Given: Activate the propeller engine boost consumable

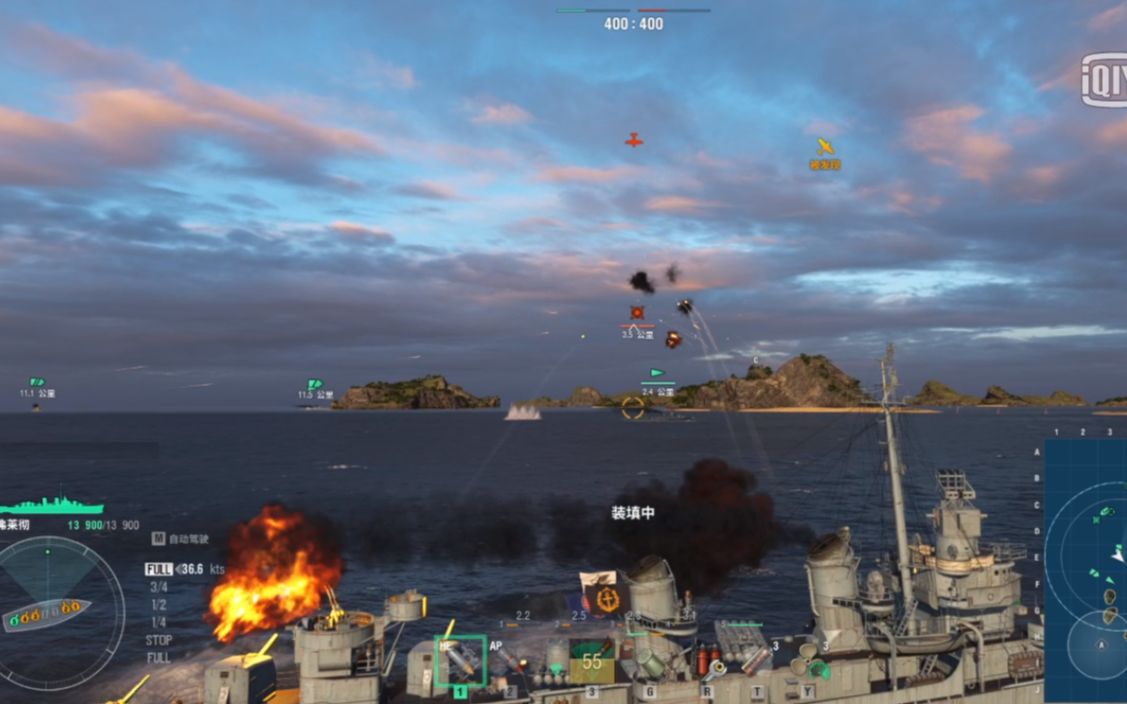Looking at the screenshot, I should tap(807, 662).
